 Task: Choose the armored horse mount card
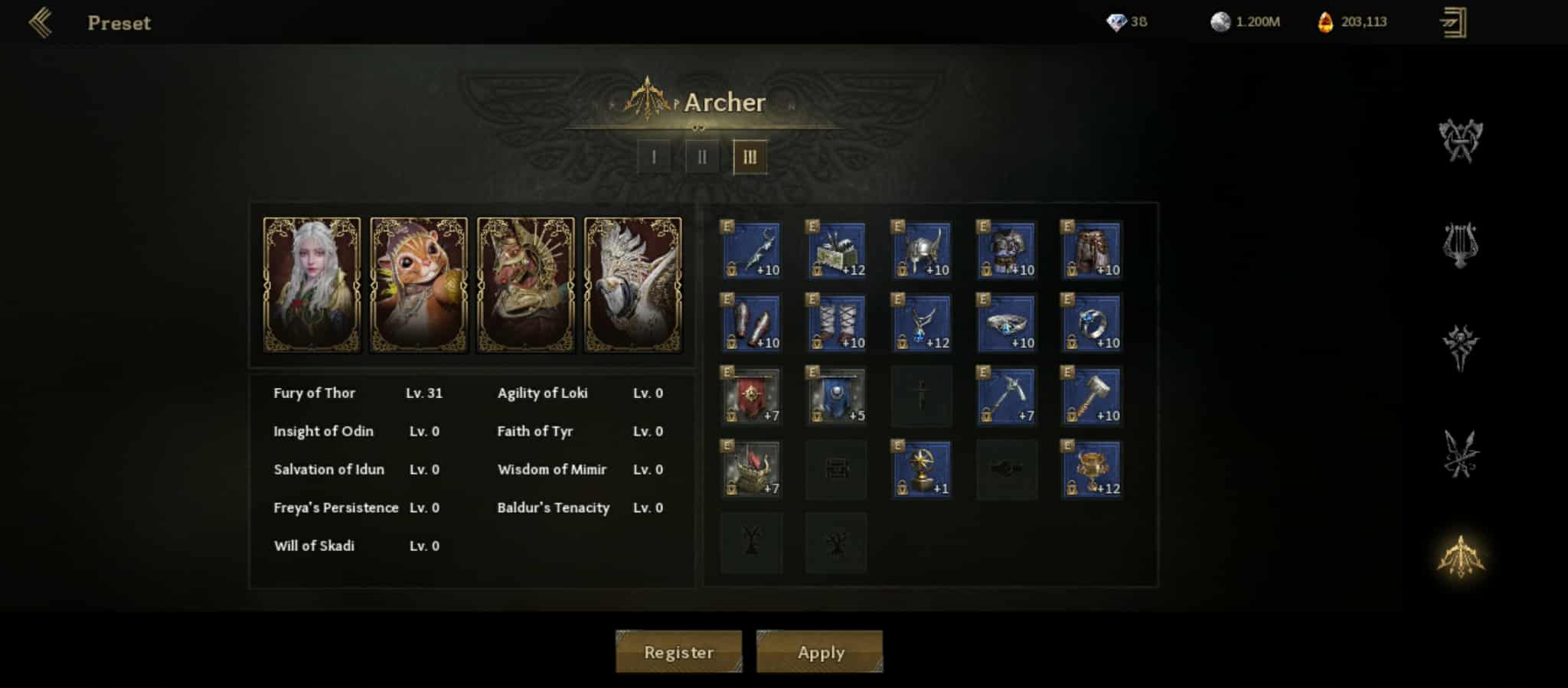click(526, 285)
